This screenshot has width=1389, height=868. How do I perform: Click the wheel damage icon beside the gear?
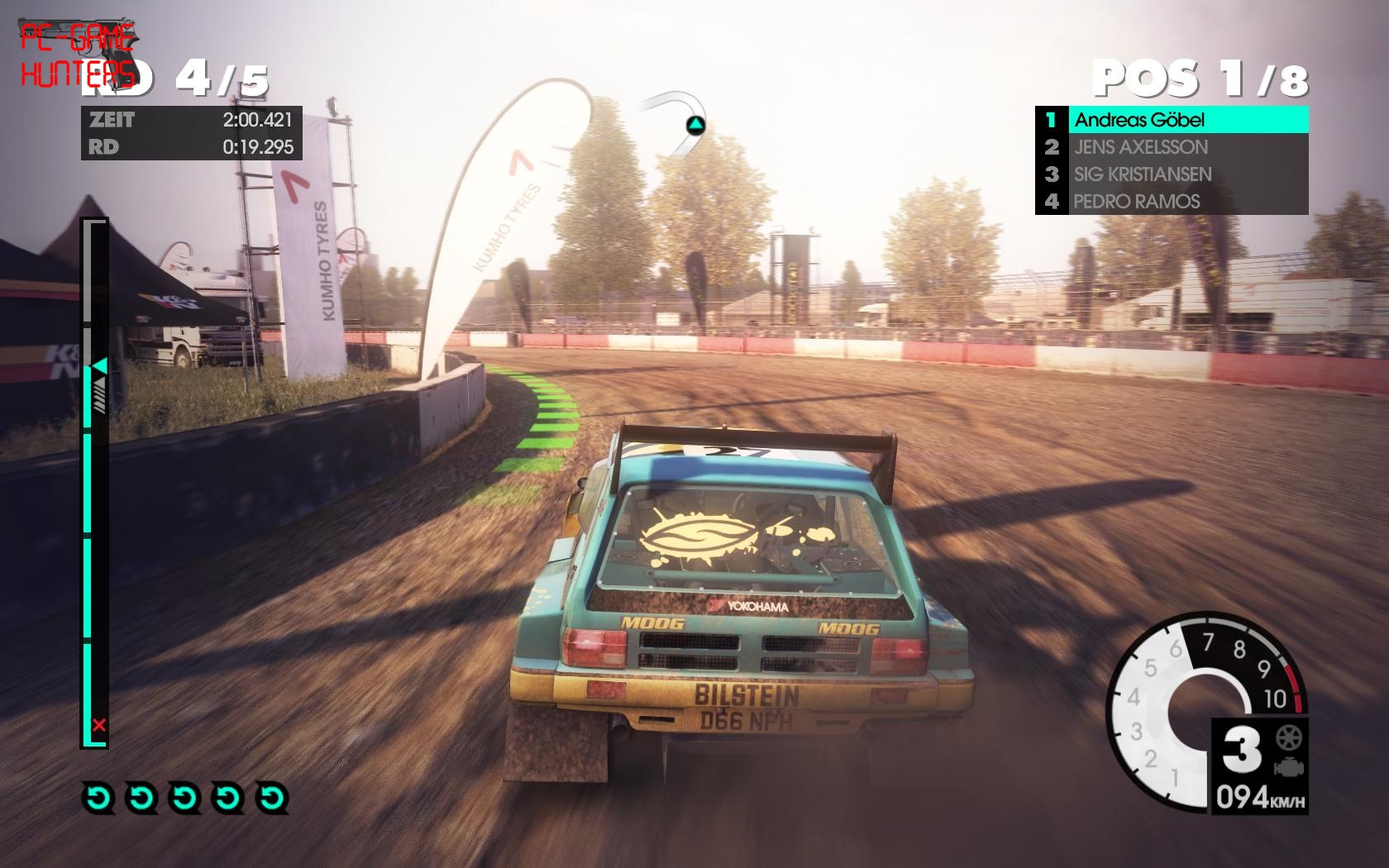[x=1289, y=737]
